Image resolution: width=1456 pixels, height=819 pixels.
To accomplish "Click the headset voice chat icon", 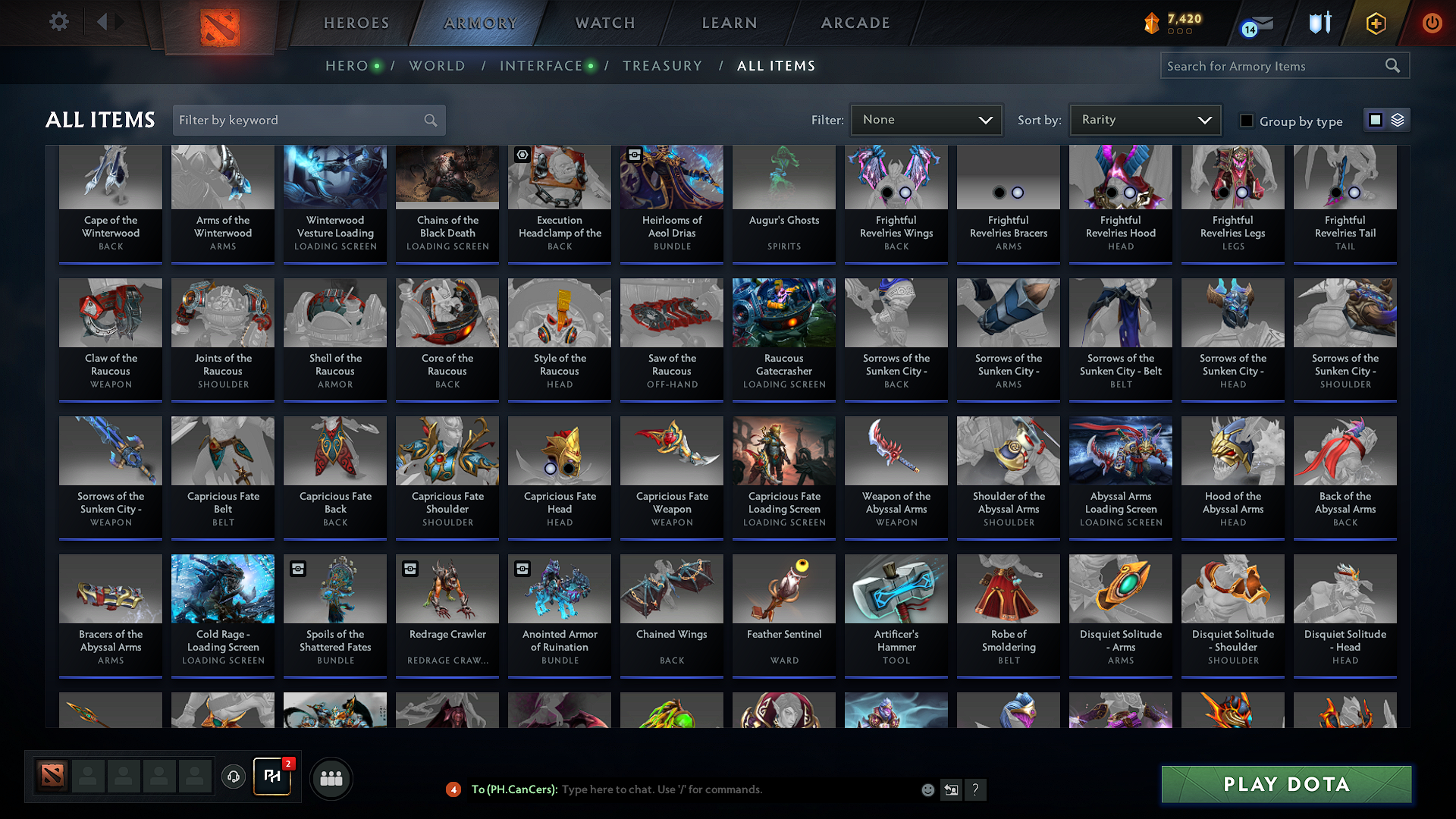I will [x=233, y=778].
